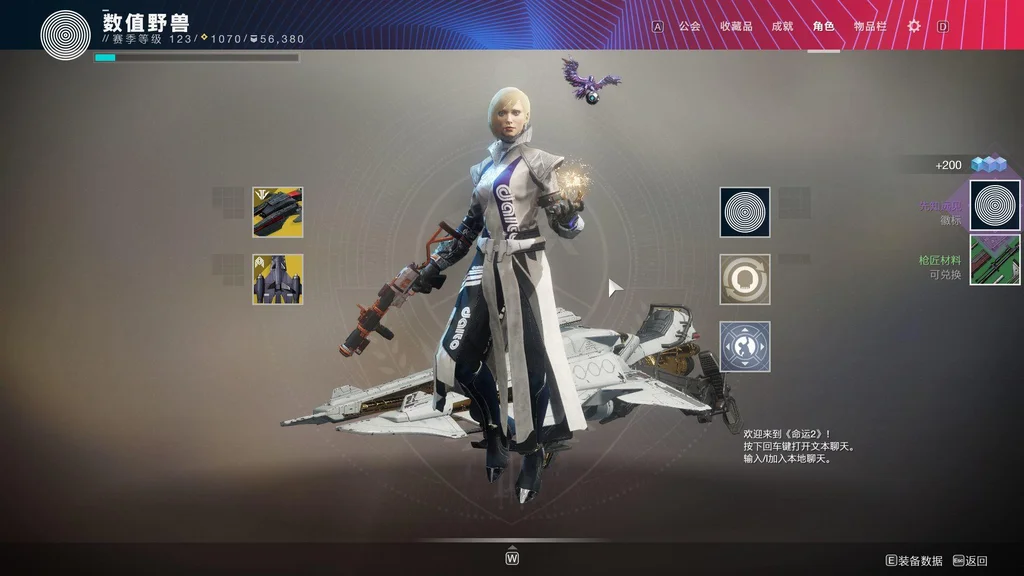Open settings with the gear icon
Screen dimensions: 1024x576
[x=913, y=26]
